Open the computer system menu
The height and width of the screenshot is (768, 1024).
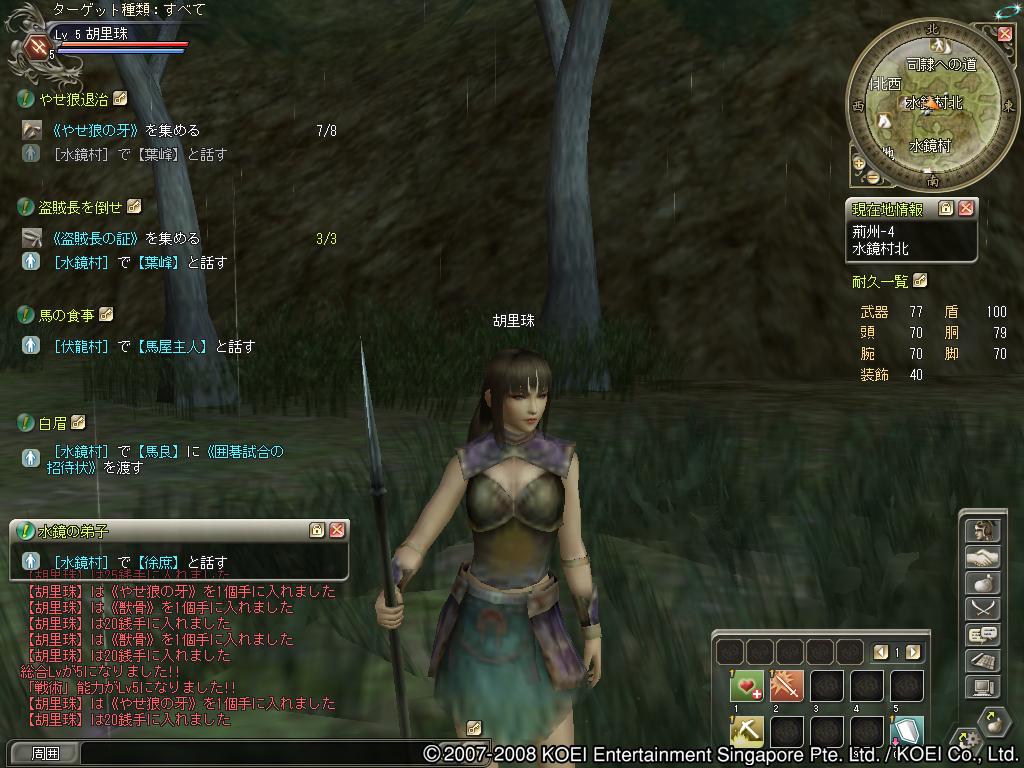click(982, 687)
